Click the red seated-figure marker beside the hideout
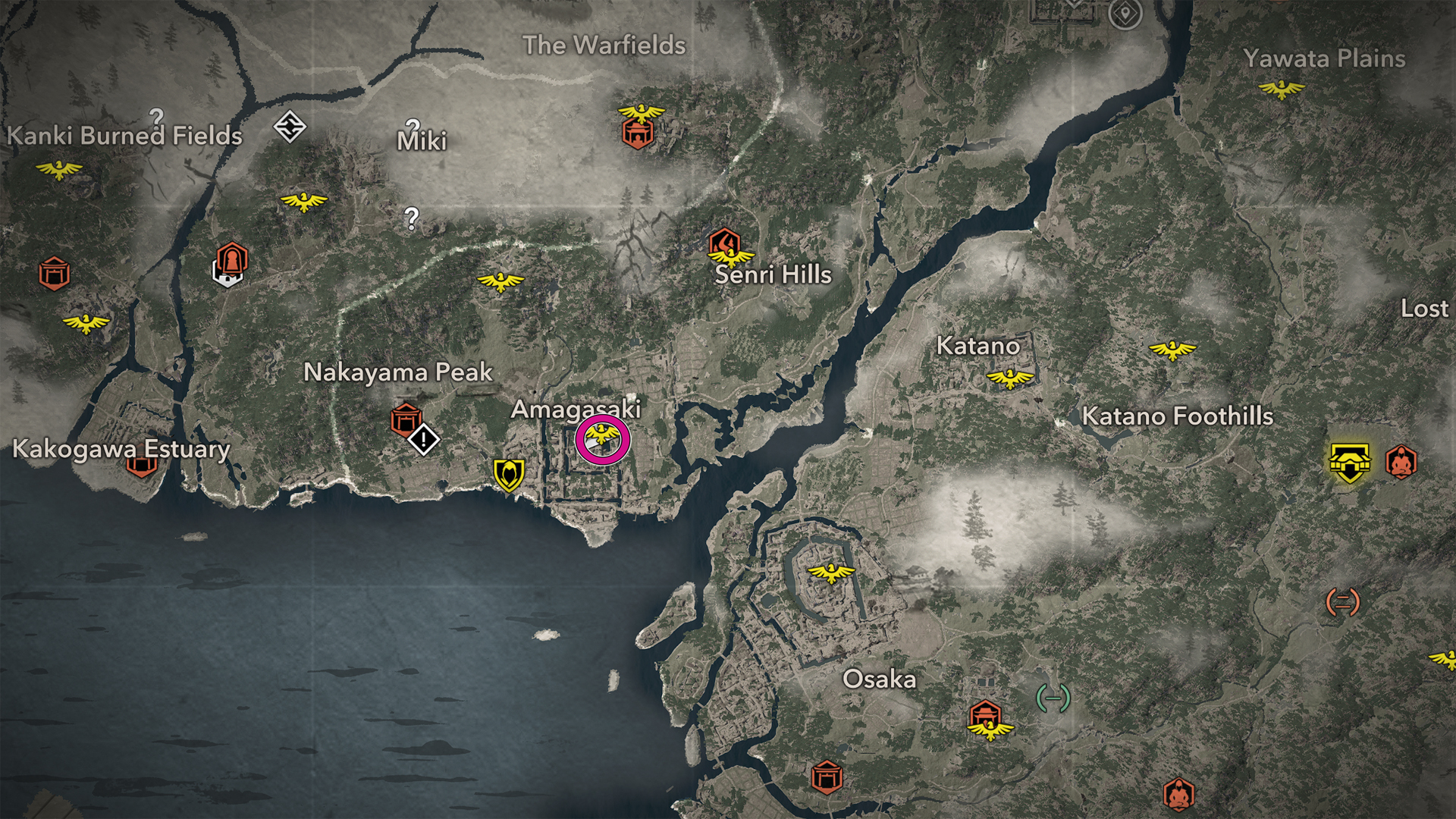 1401,462
